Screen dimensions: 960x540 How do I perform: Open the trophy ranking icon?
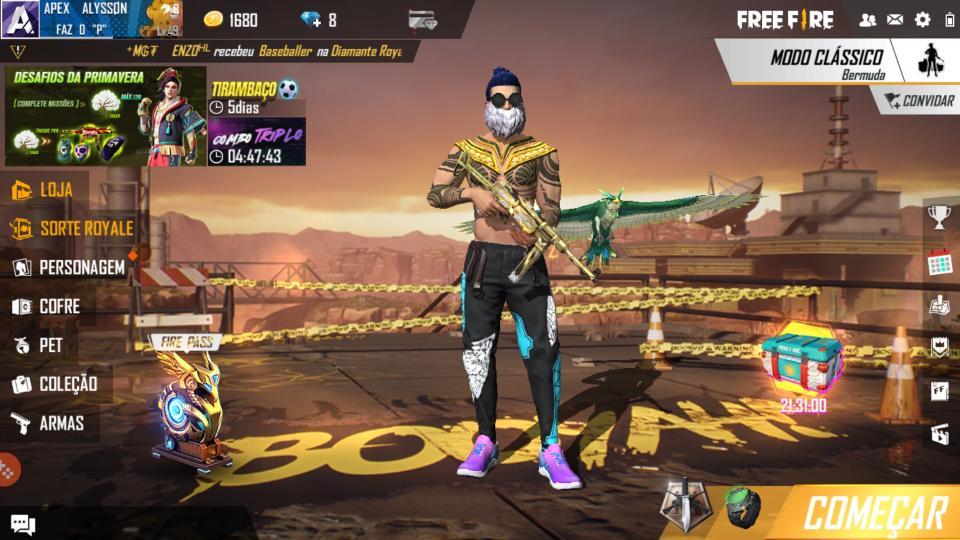tap(938, 216)
